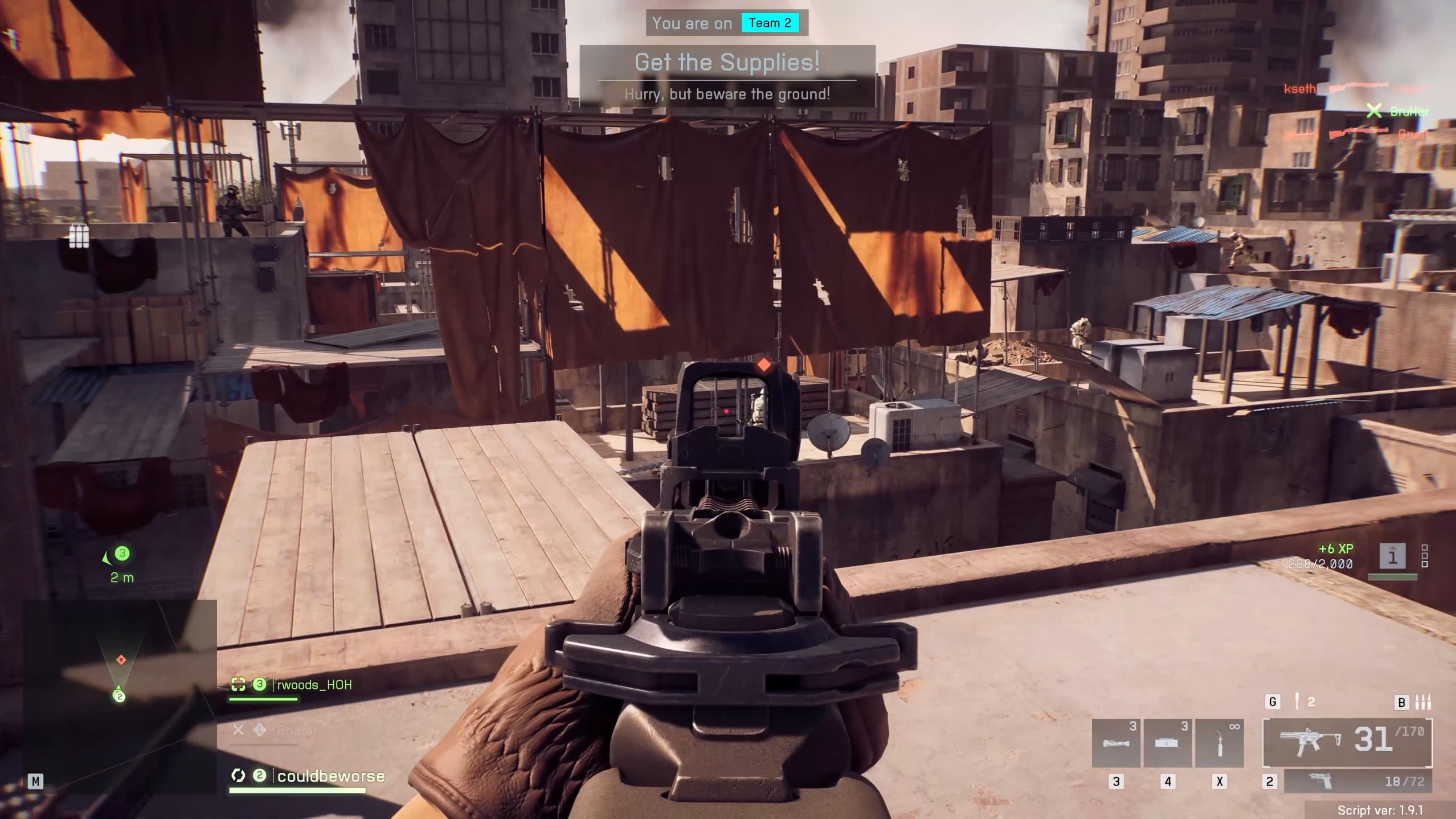Select downed squadmate BruHar in the squad list
The width and height of the screenshot is (1456, 819).
296,730
